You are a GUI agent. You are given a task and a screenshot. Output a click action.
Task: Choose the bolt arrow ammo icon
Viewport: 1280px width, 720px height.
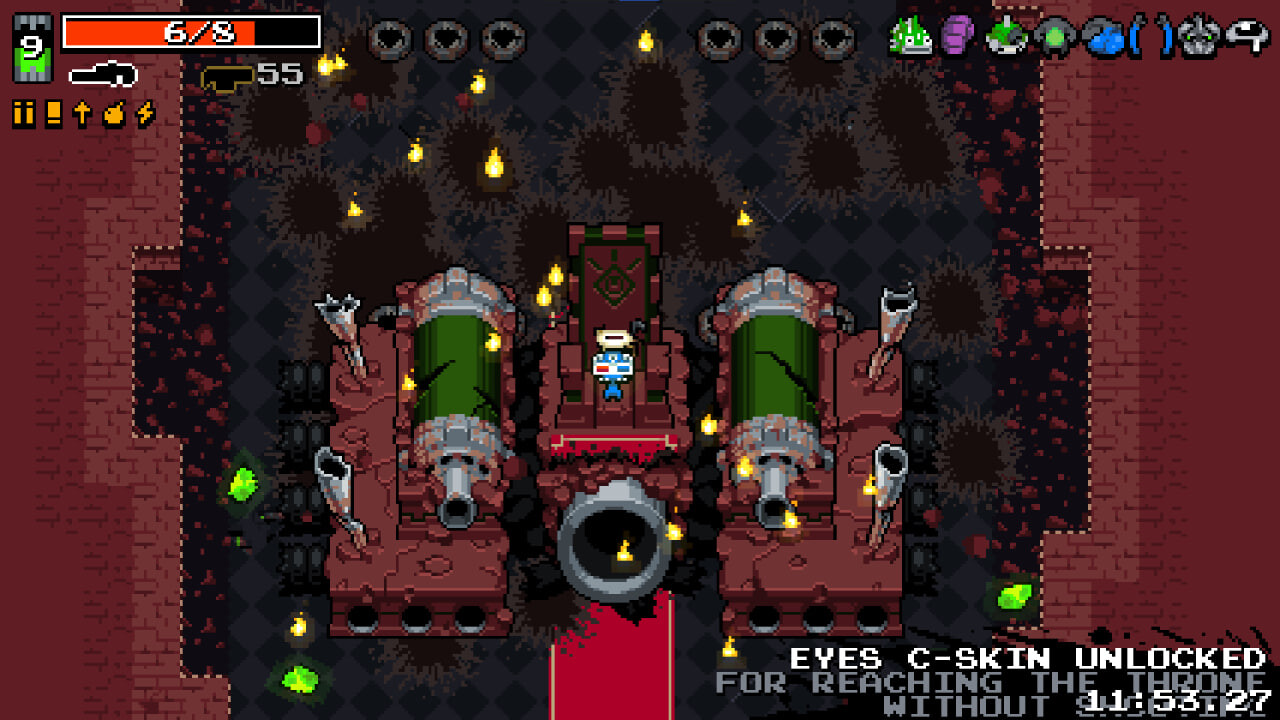(83, 114)
